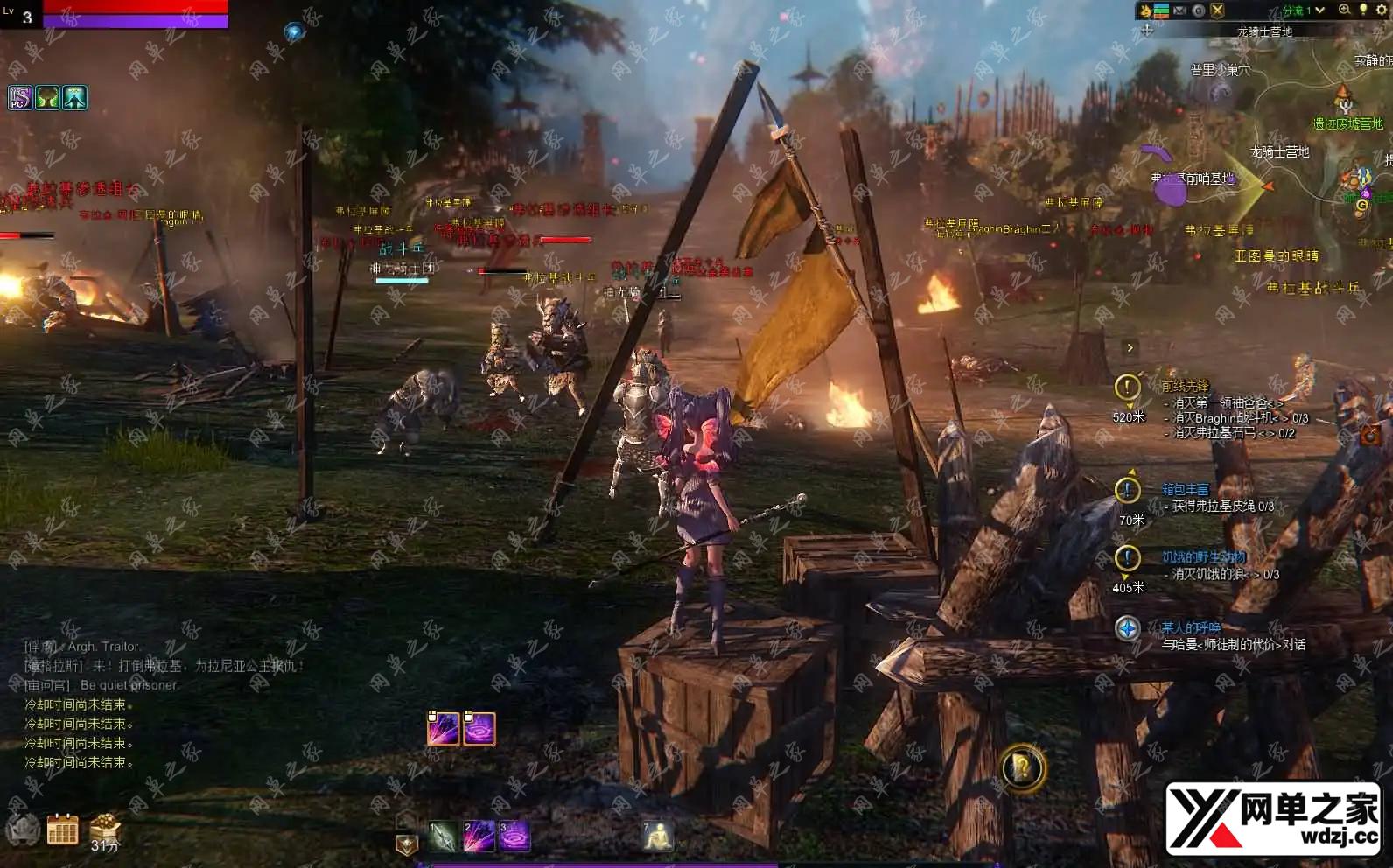Click the minimap magnifier zoom button
1393x868 pixels.
tap(1345, 10)
